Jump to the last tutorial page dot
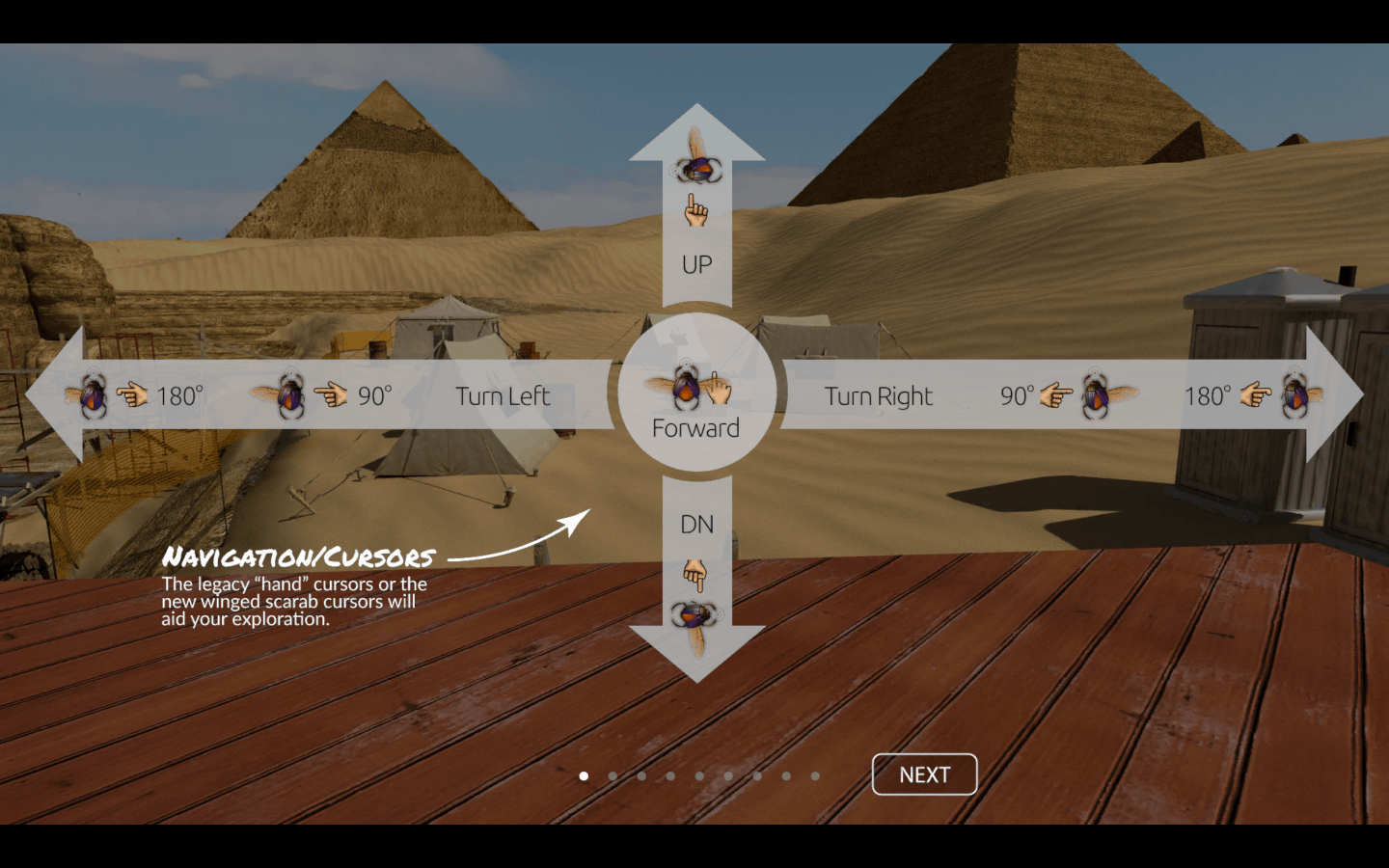 (x=815, y=775)
